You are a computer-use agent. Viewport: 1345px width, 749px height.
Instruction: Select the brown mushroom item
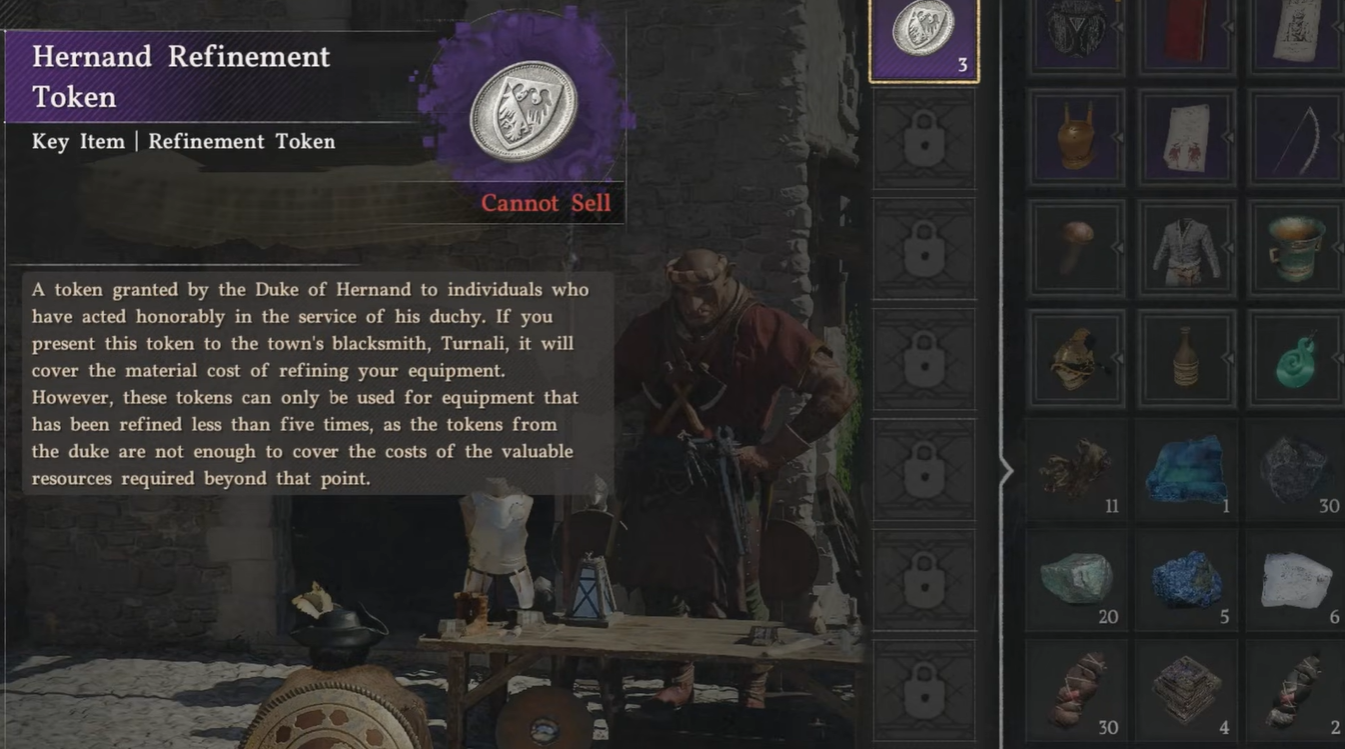click(x=1077, y=247)
